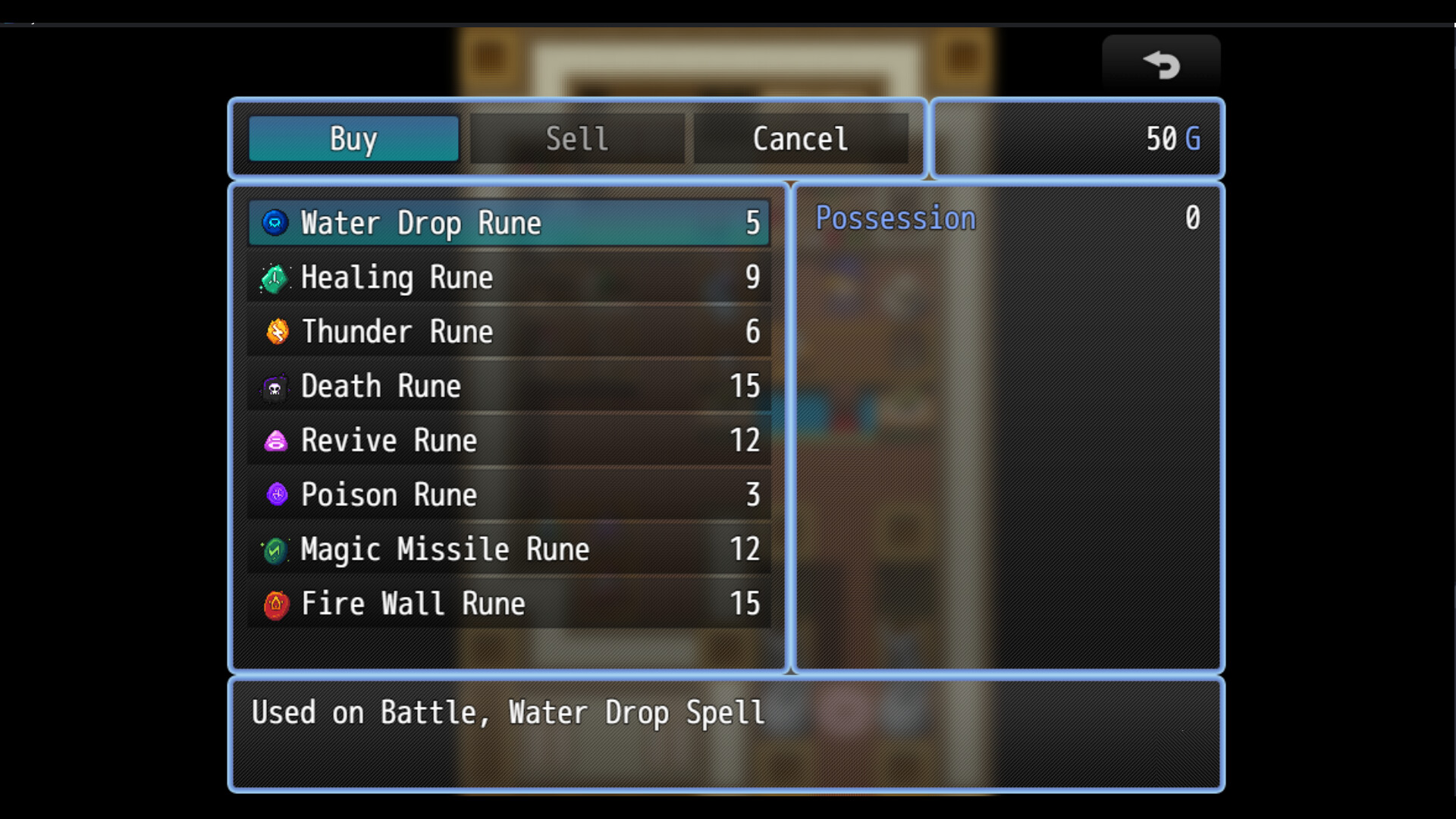Click the Revive Rune icon
1456x819 pixels.
[275, 441]
